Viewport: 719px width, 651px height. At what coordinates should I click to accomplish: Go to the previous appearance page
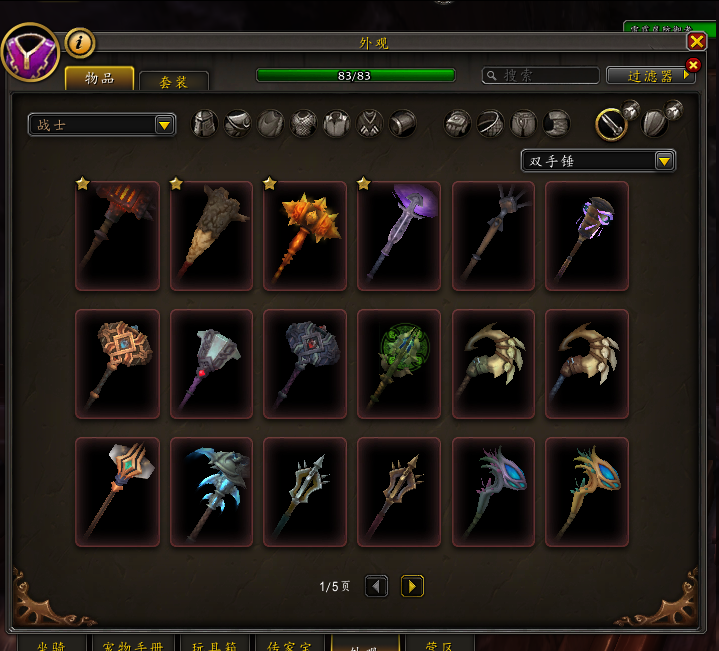[x=377, y=586]
